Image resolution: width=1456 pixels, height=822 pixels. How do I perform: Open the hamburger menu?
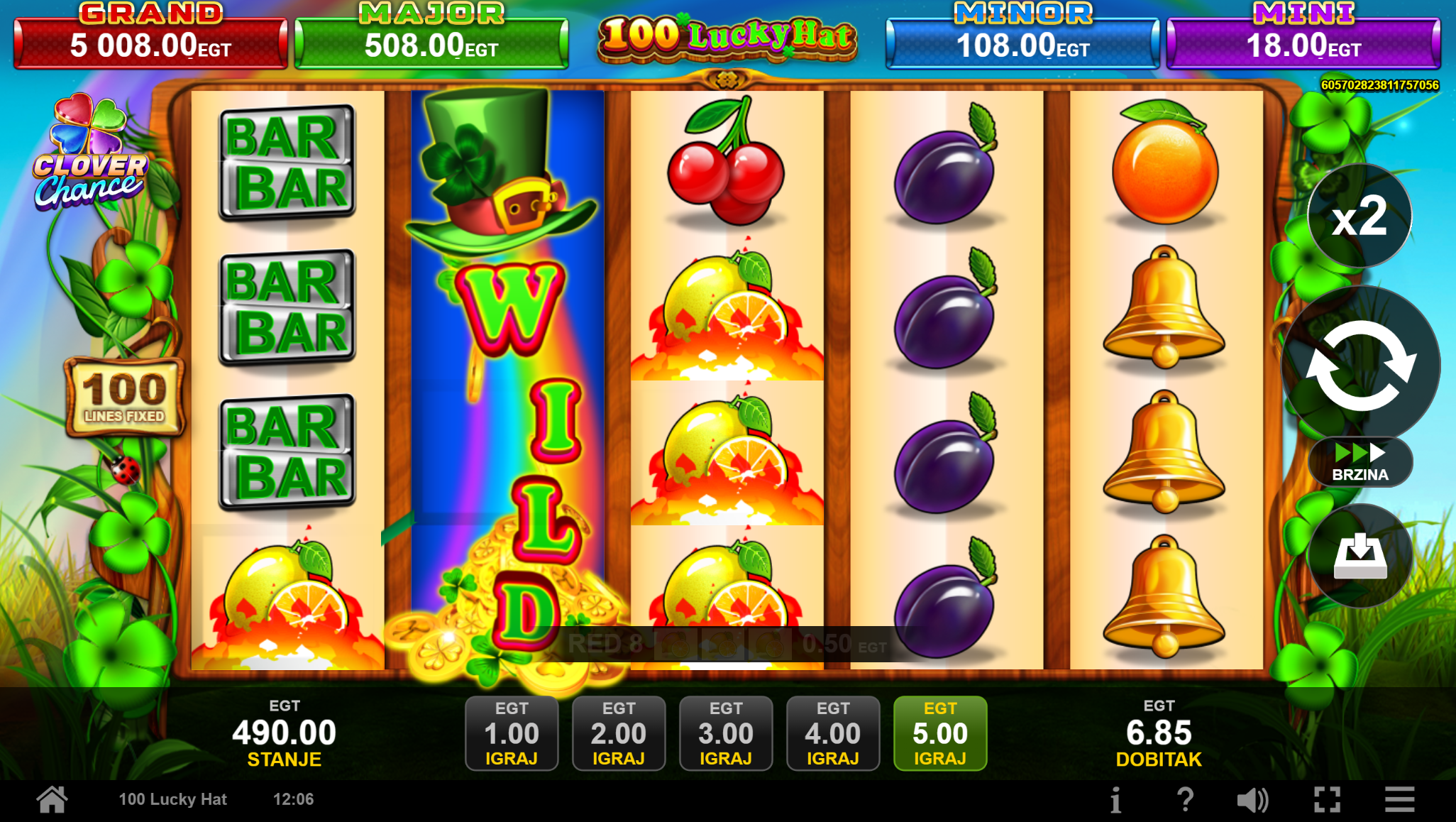click(1399, 800)
